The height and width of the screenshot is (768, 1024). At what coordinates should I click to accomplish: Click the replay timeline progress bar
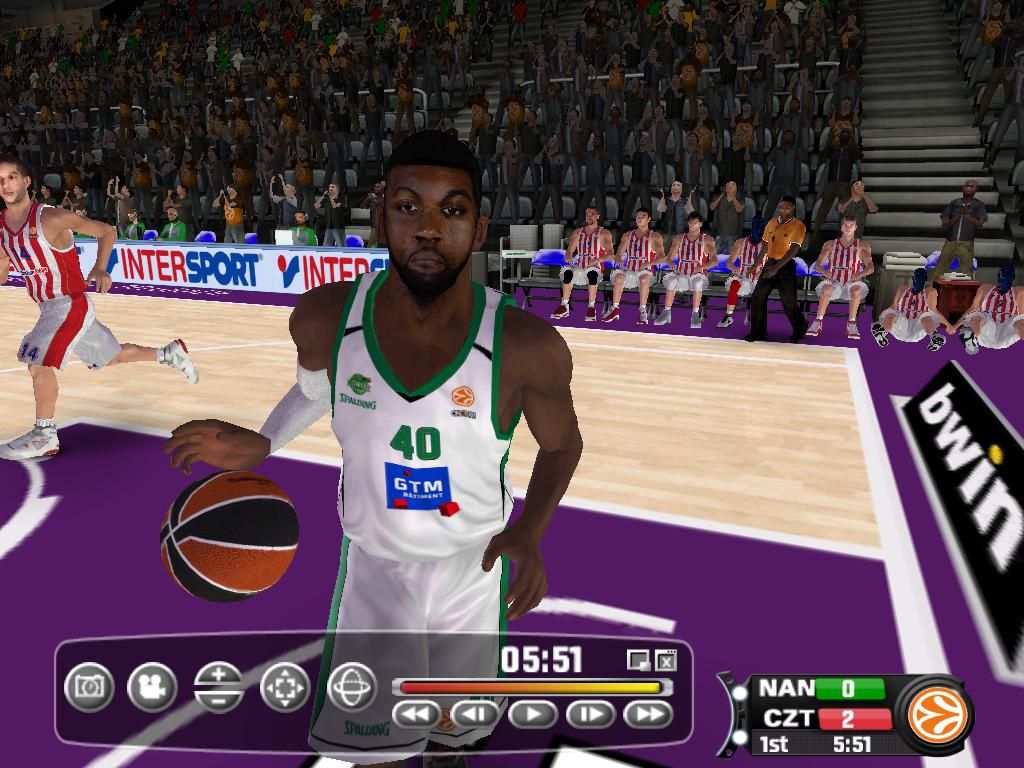click(x=530, y=687)
